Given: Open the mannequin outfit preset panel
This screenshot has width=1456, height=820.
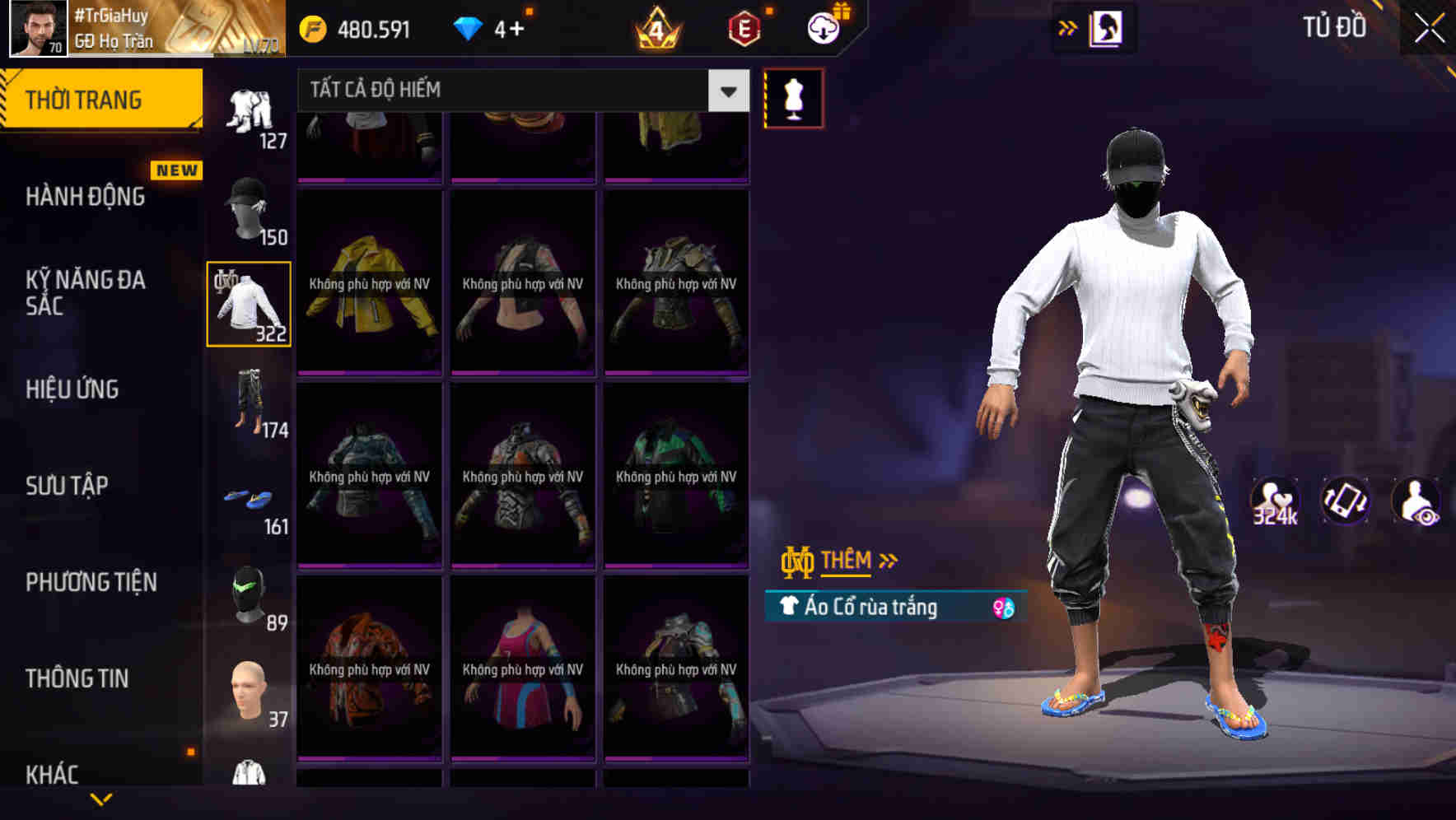Looking at the screenshot, I should tap(793, 97).
